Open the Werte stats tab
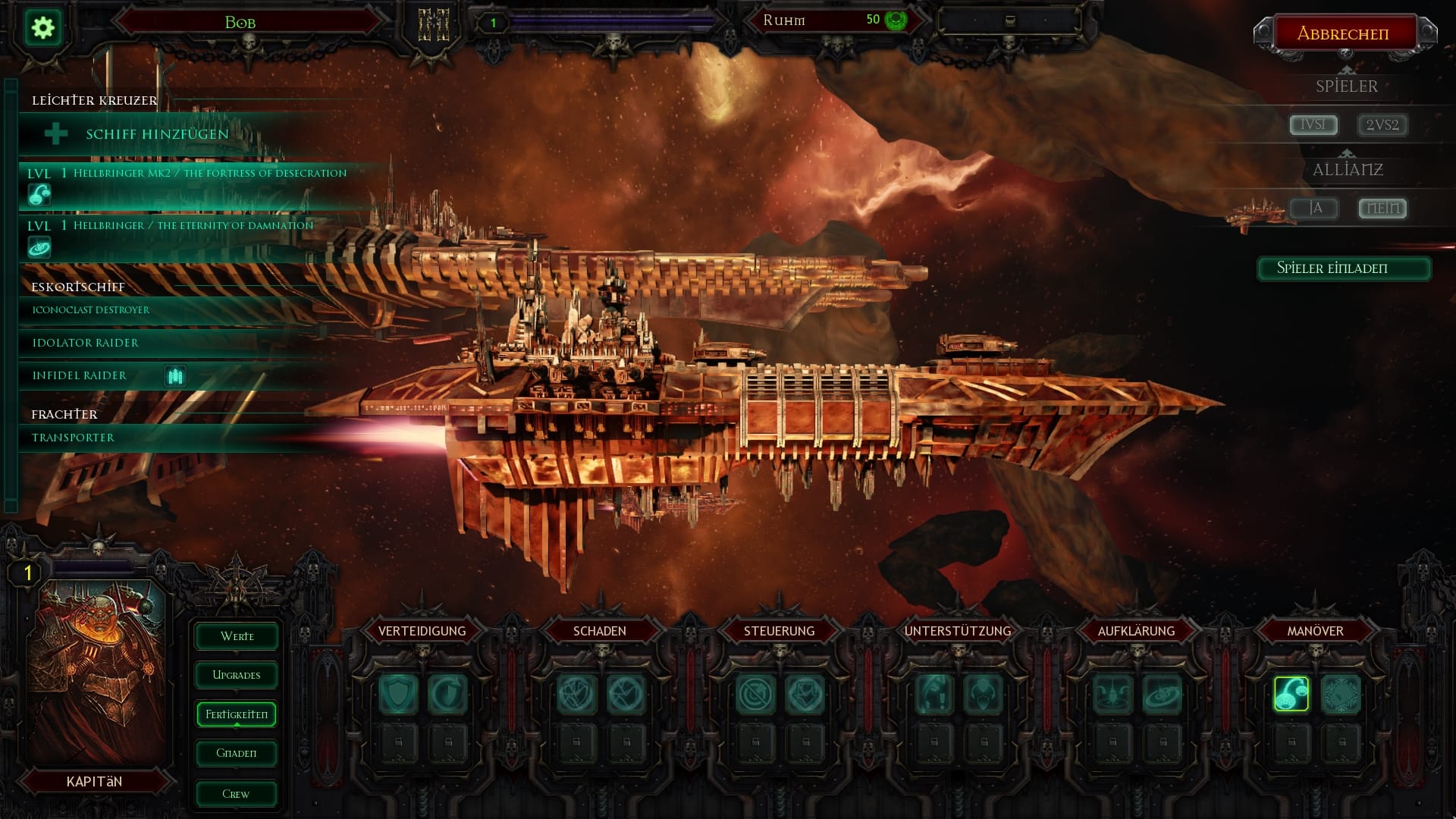Viewport: 1456px width, 819px height. coord(237,636)
